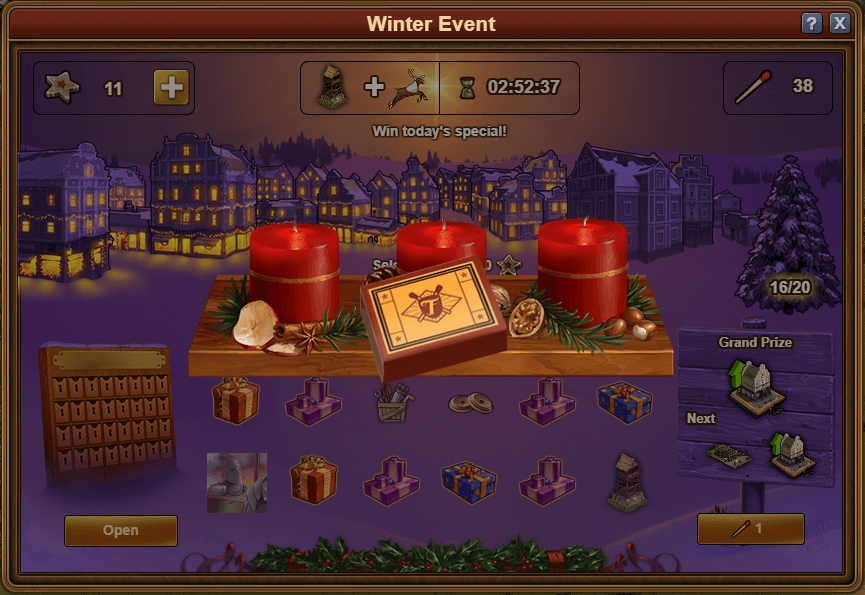Screen dimensions: 865x595
Task: Open the help question mark button
Action: coord(812,23)
